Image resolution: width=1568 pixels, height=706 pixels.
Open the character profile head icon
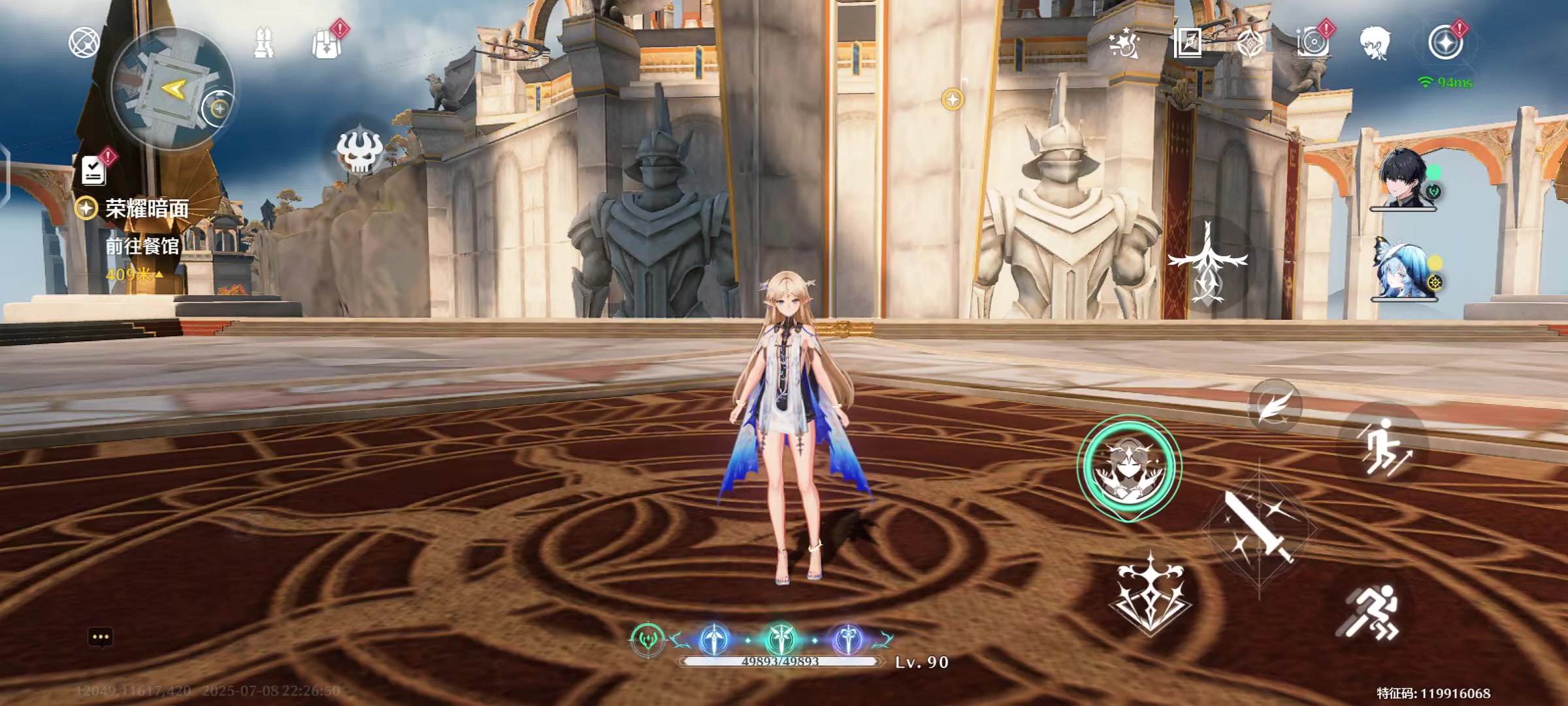point(1375,43)
